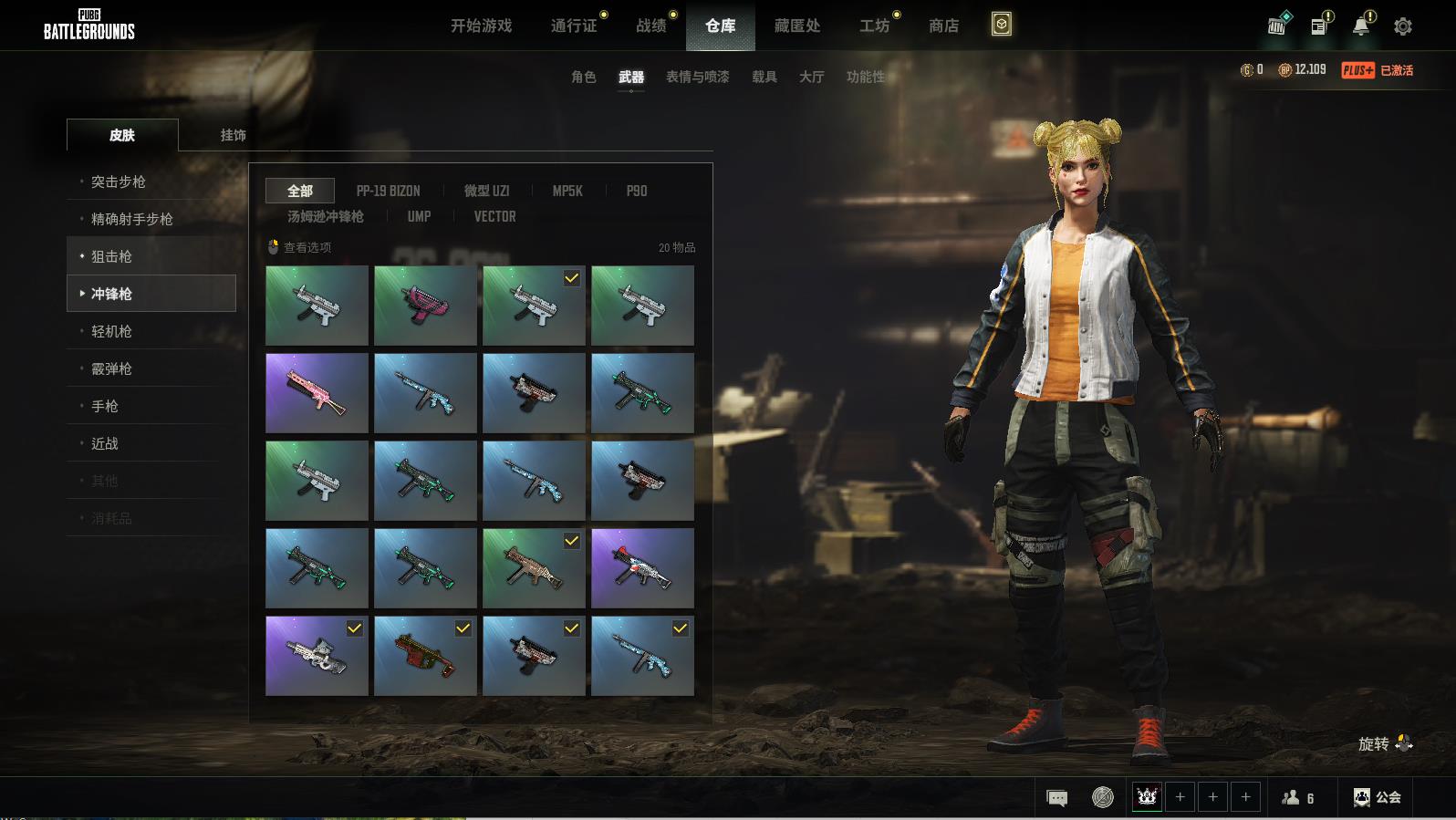
Task: Open the 公会 clan button
Action: coord(1378,798)
